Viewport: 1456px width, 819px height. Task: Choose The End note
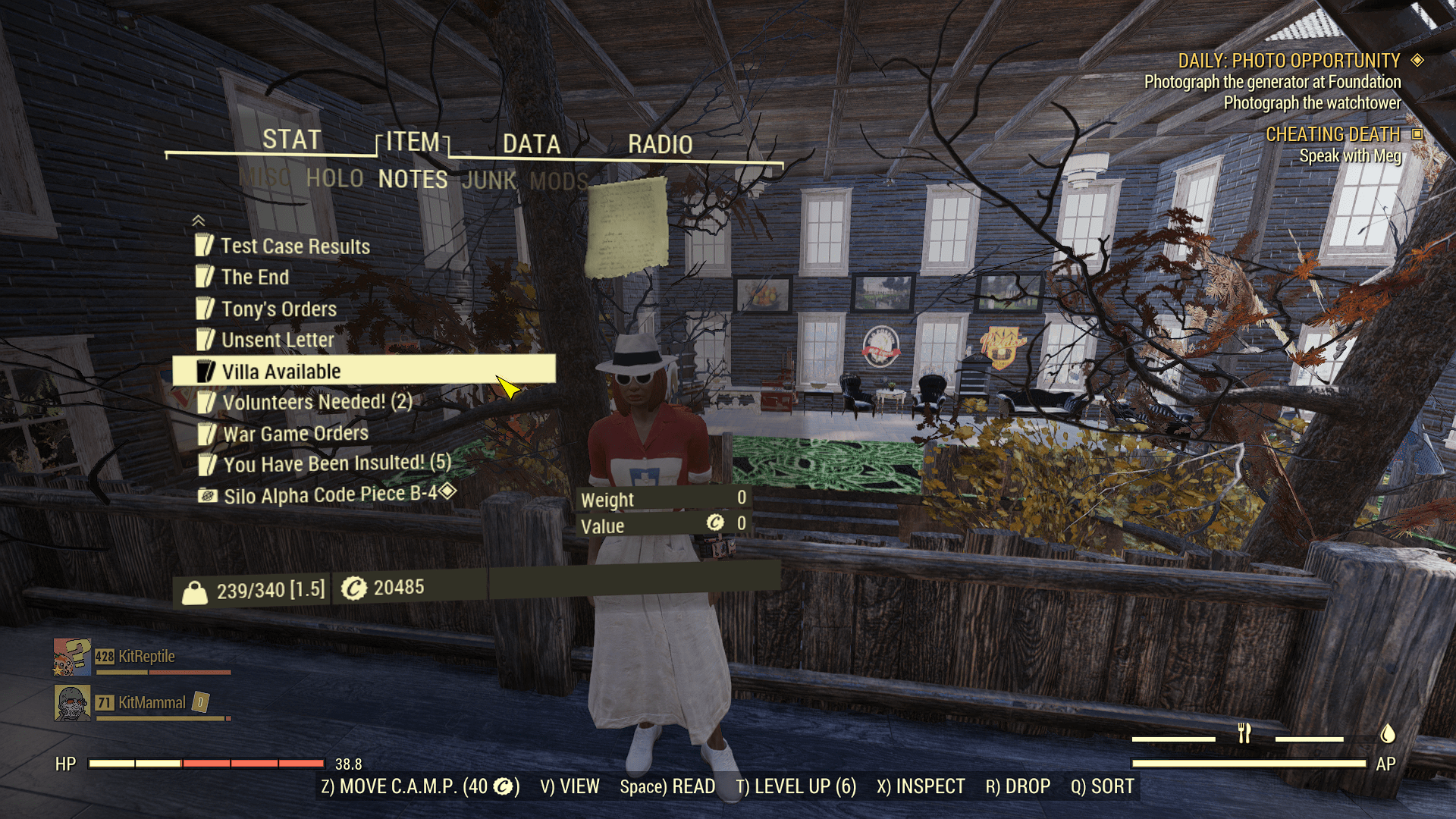coord(255,278)
